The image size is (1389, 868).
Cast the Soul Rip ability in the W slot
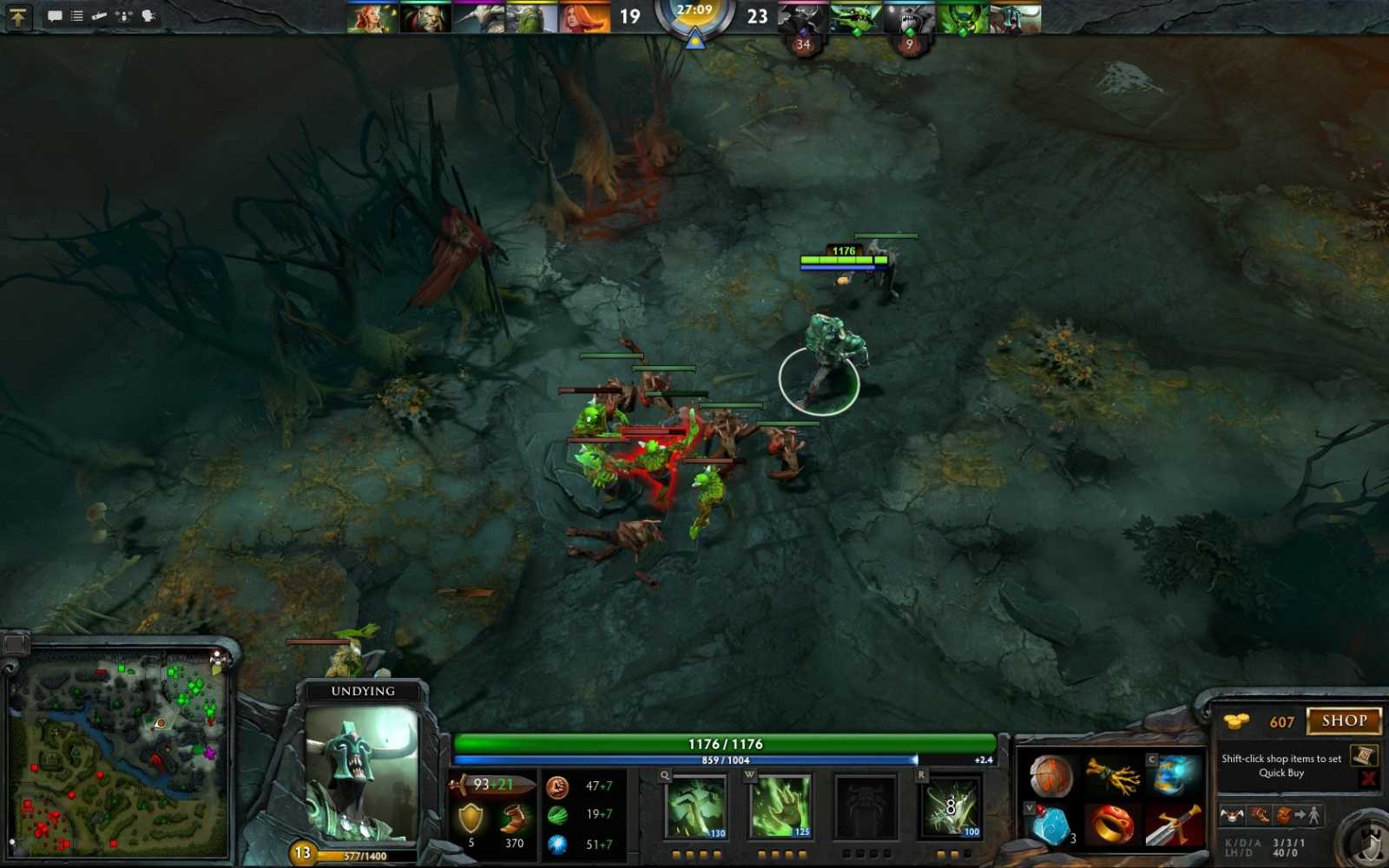pos(782,807)
